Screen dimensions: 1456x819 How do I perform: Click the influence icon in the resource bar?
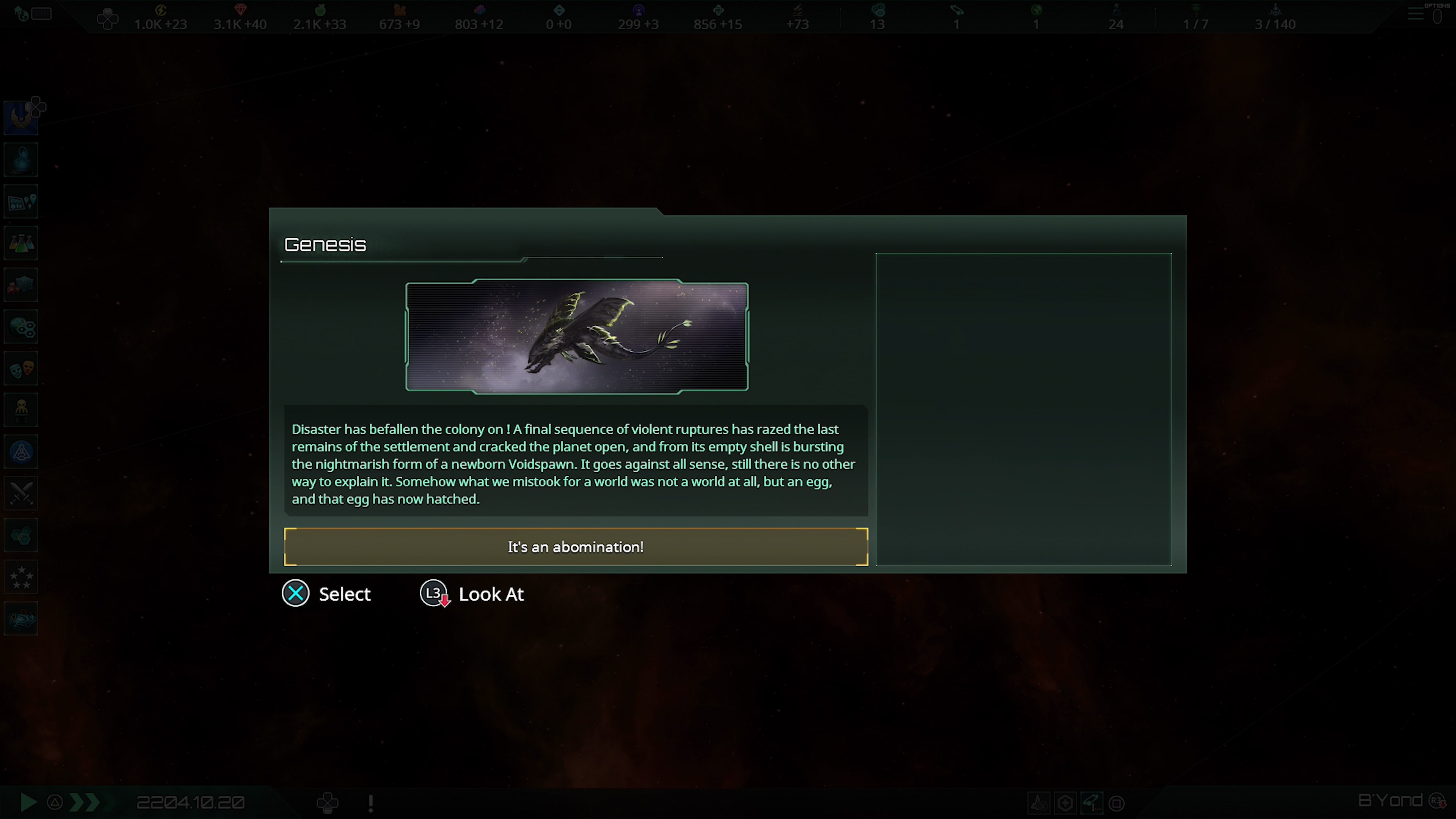pos(638,9)
